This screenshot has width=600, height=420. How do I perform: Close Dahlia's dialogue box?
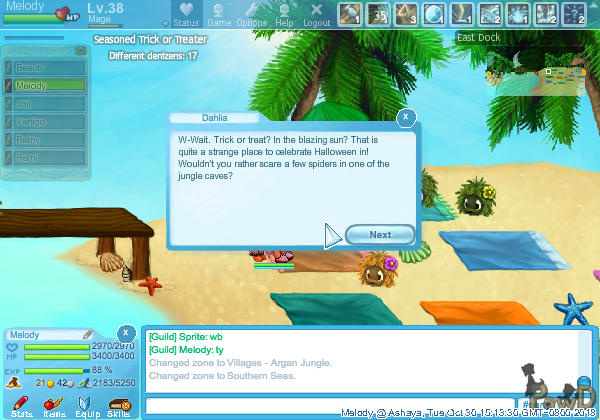pyautogui.click(x=405, y=117)
